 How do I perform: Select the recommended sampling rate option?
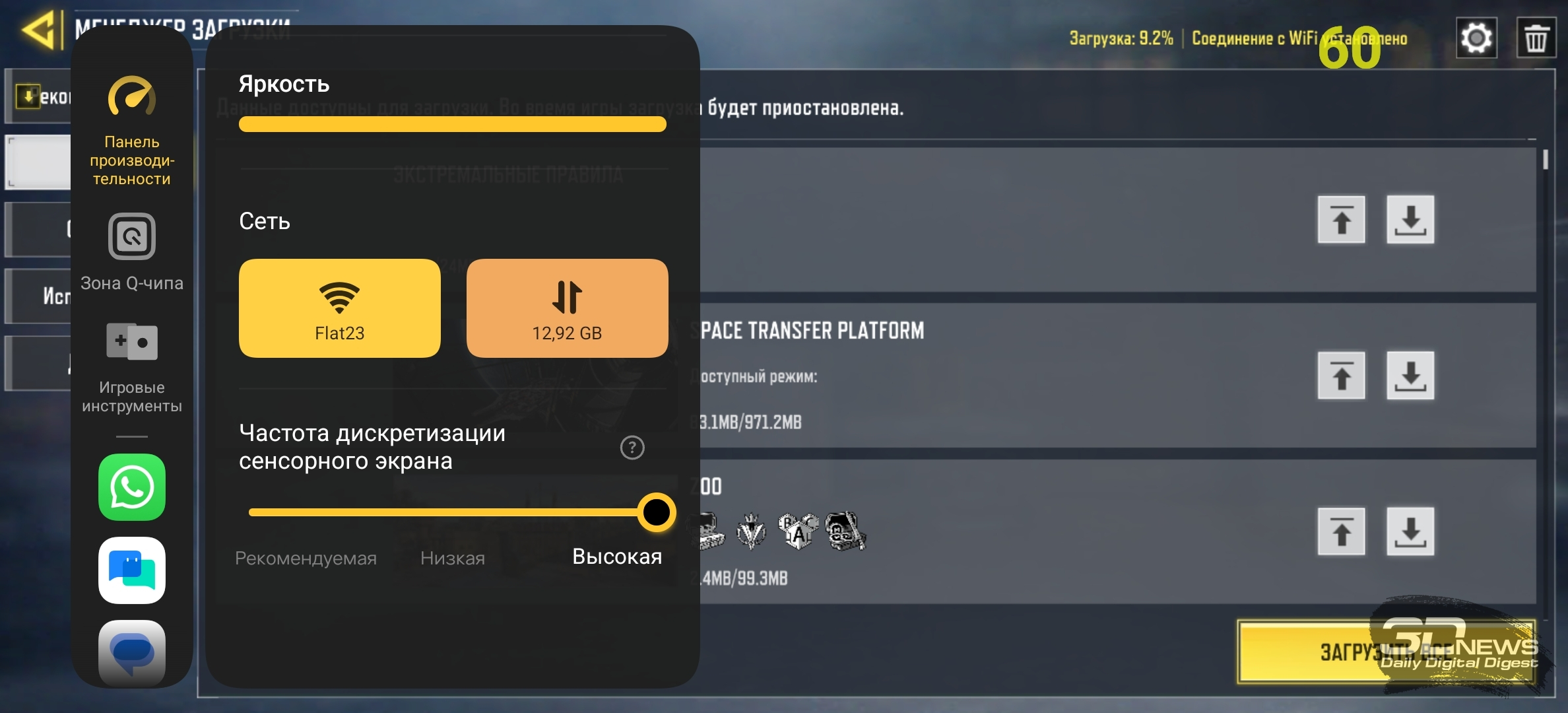pos(306,559)
